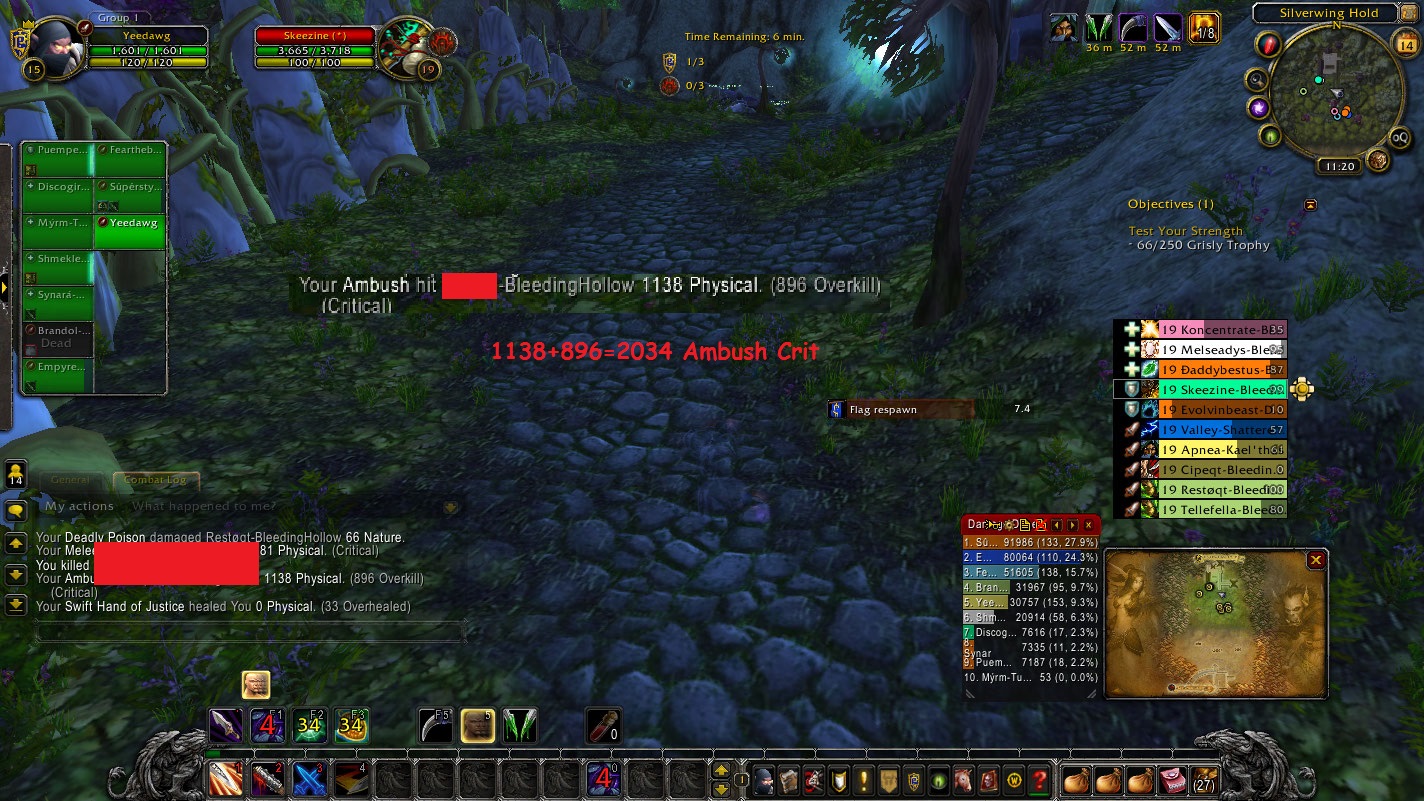Collapse the Objectives tracker

1310,205
